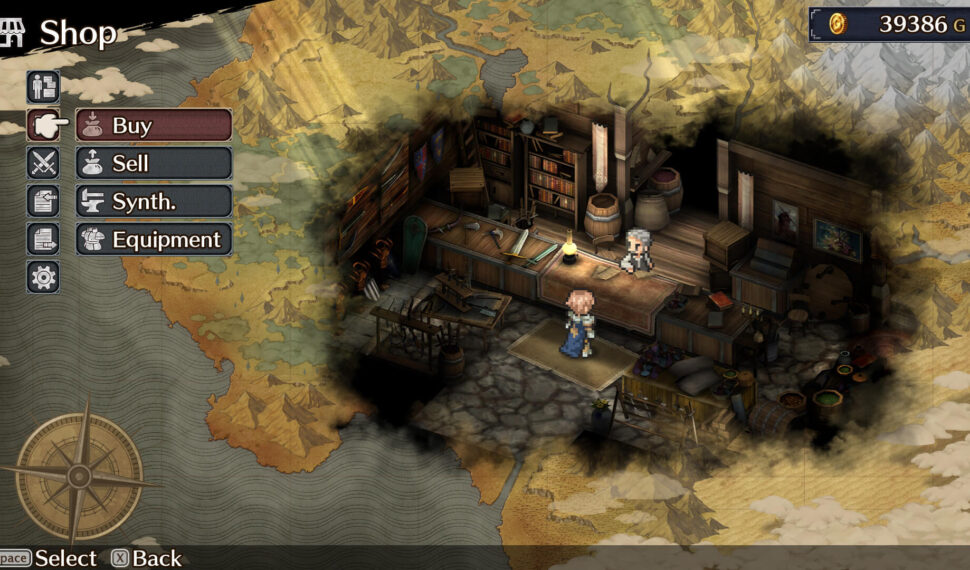Select the document with outward arrow icon
The width and height of the screenshot is (970, 570).
(x=43, y=240)
